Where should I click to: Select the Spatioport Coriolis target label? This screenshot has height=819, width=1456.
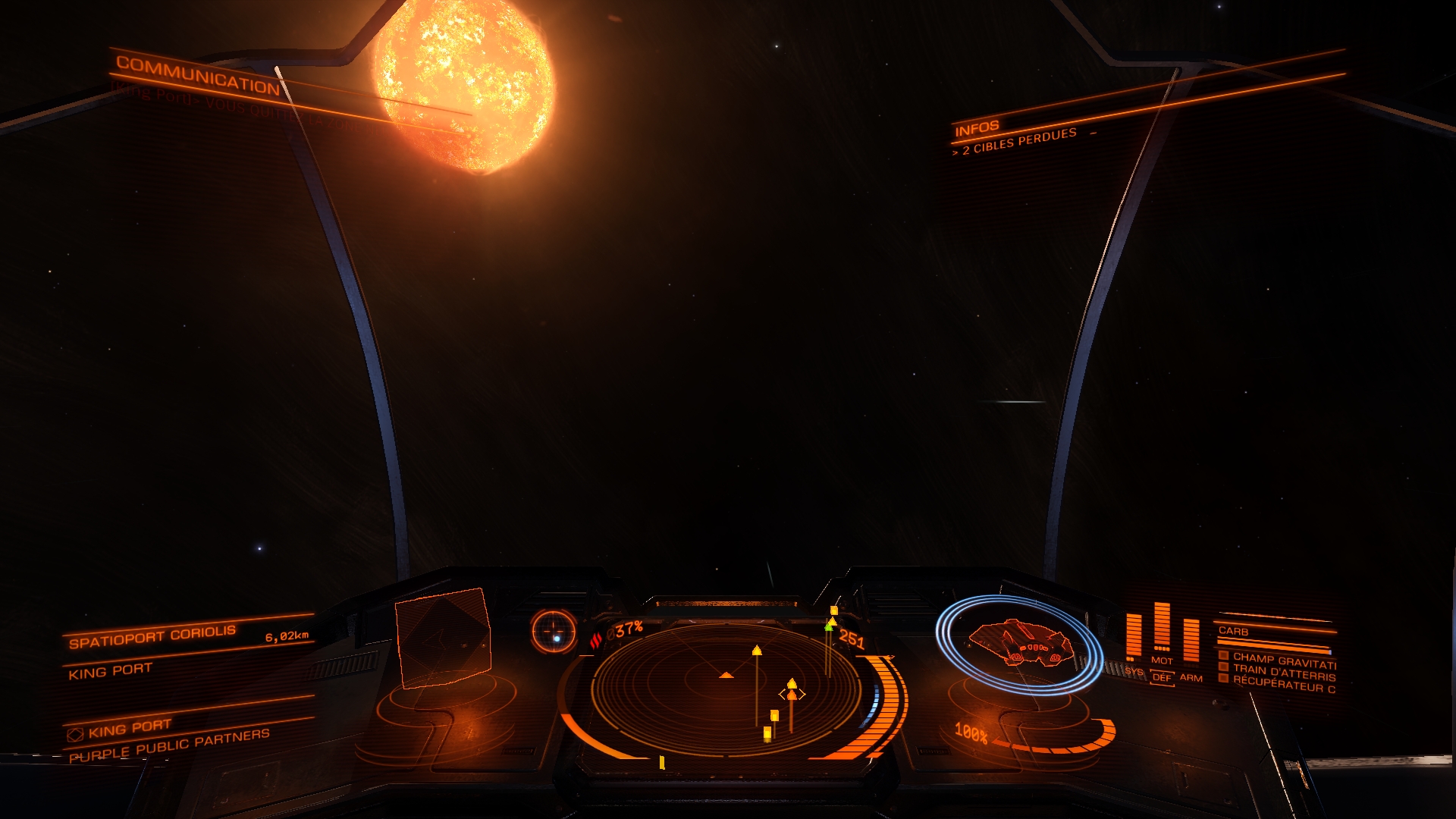point(152,637)
